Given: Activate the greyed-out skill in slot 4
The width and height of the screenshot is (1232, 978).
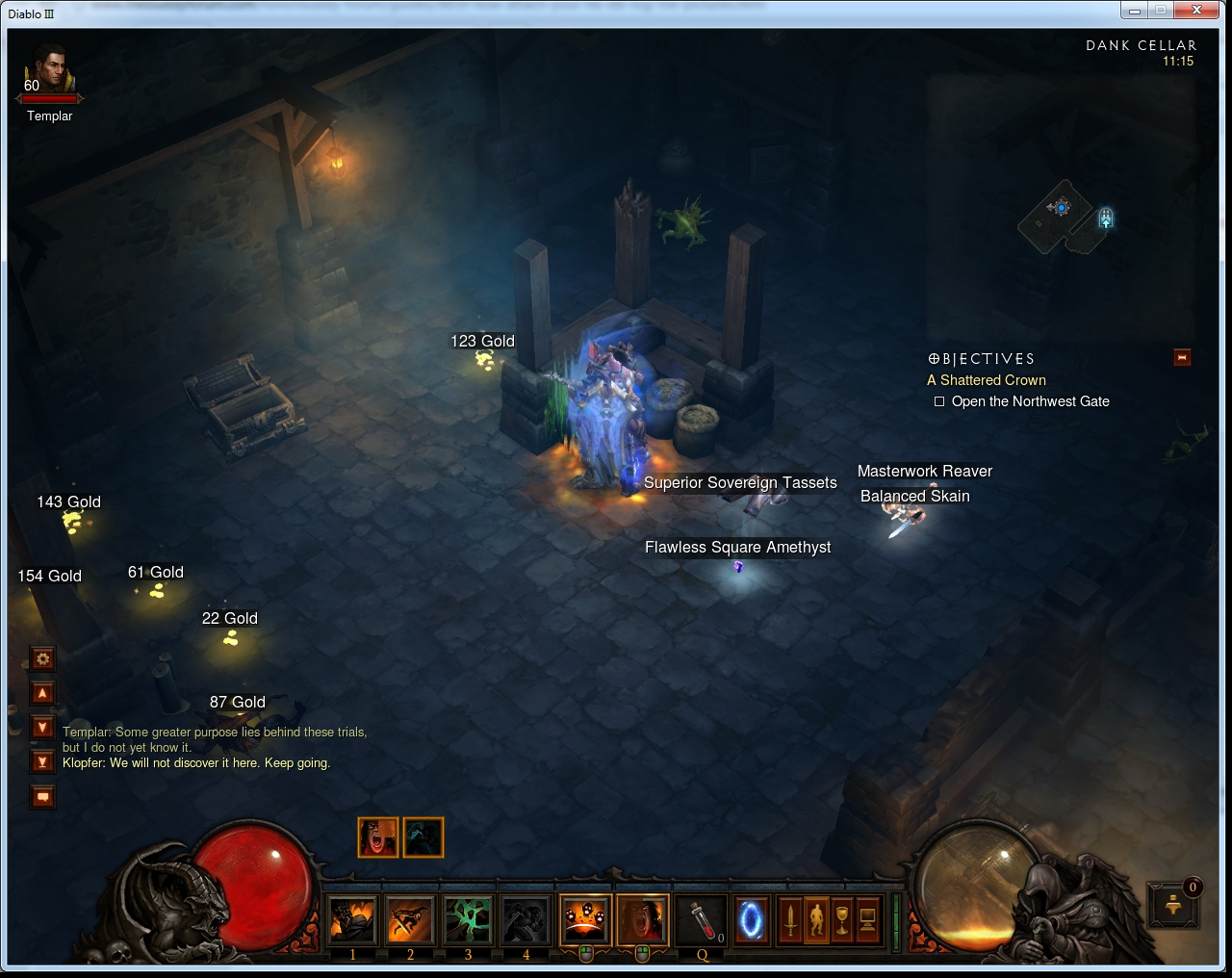Looking at the screenshot, I should (526, 920).
